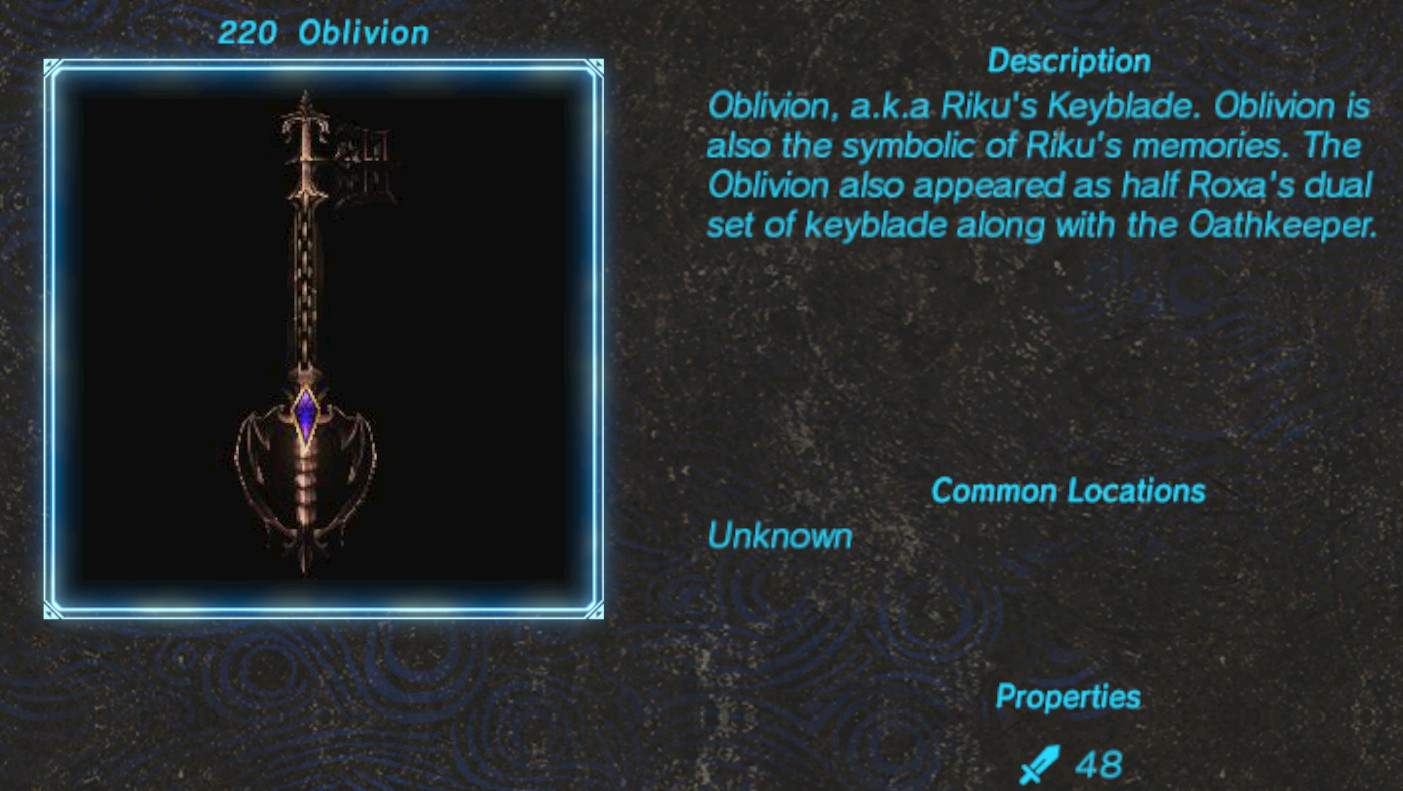Click the Unknown location entry
The image size is (1403, 791).
pos(779,537)
